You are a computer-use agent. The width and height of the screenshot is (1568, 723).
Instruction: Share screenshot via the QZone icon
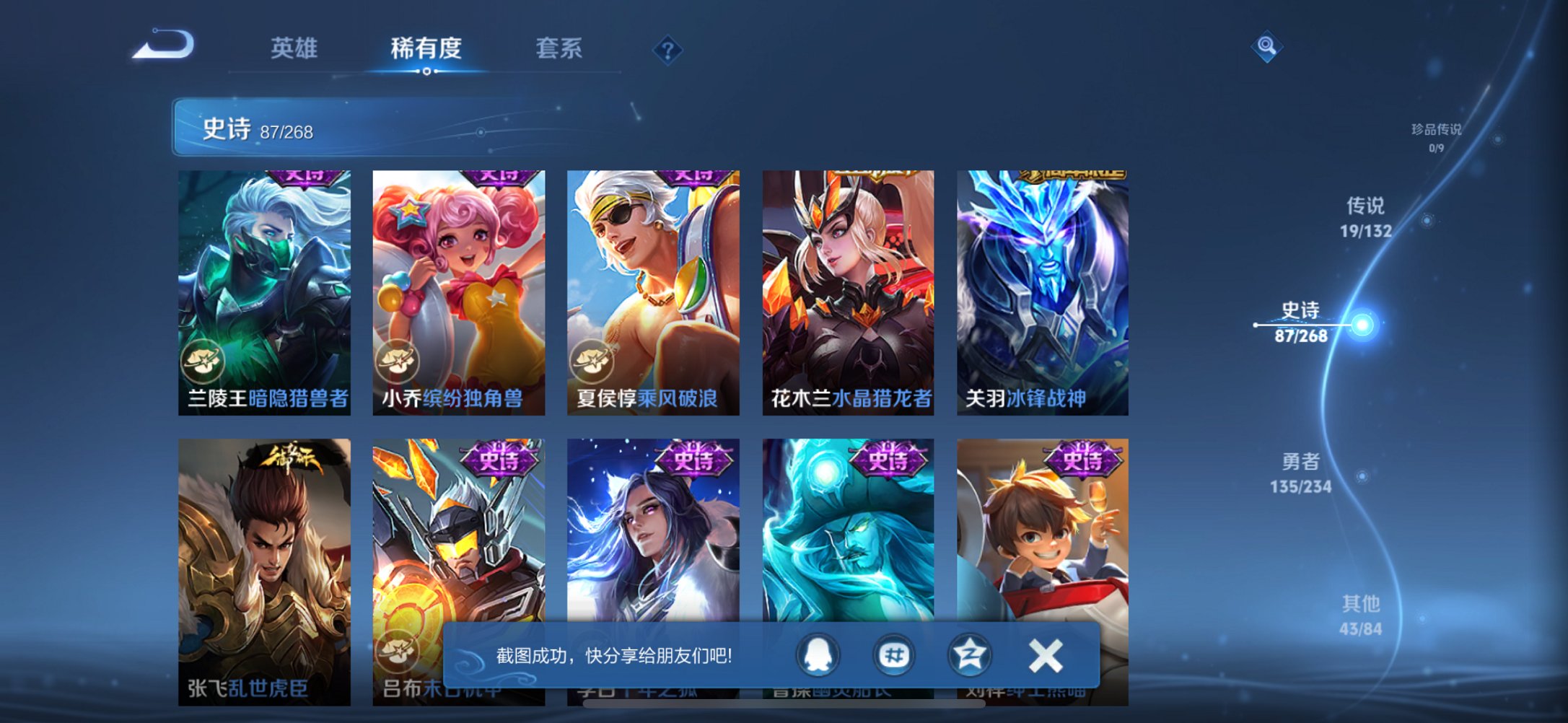pyautogui.click(x=968, y=655)
